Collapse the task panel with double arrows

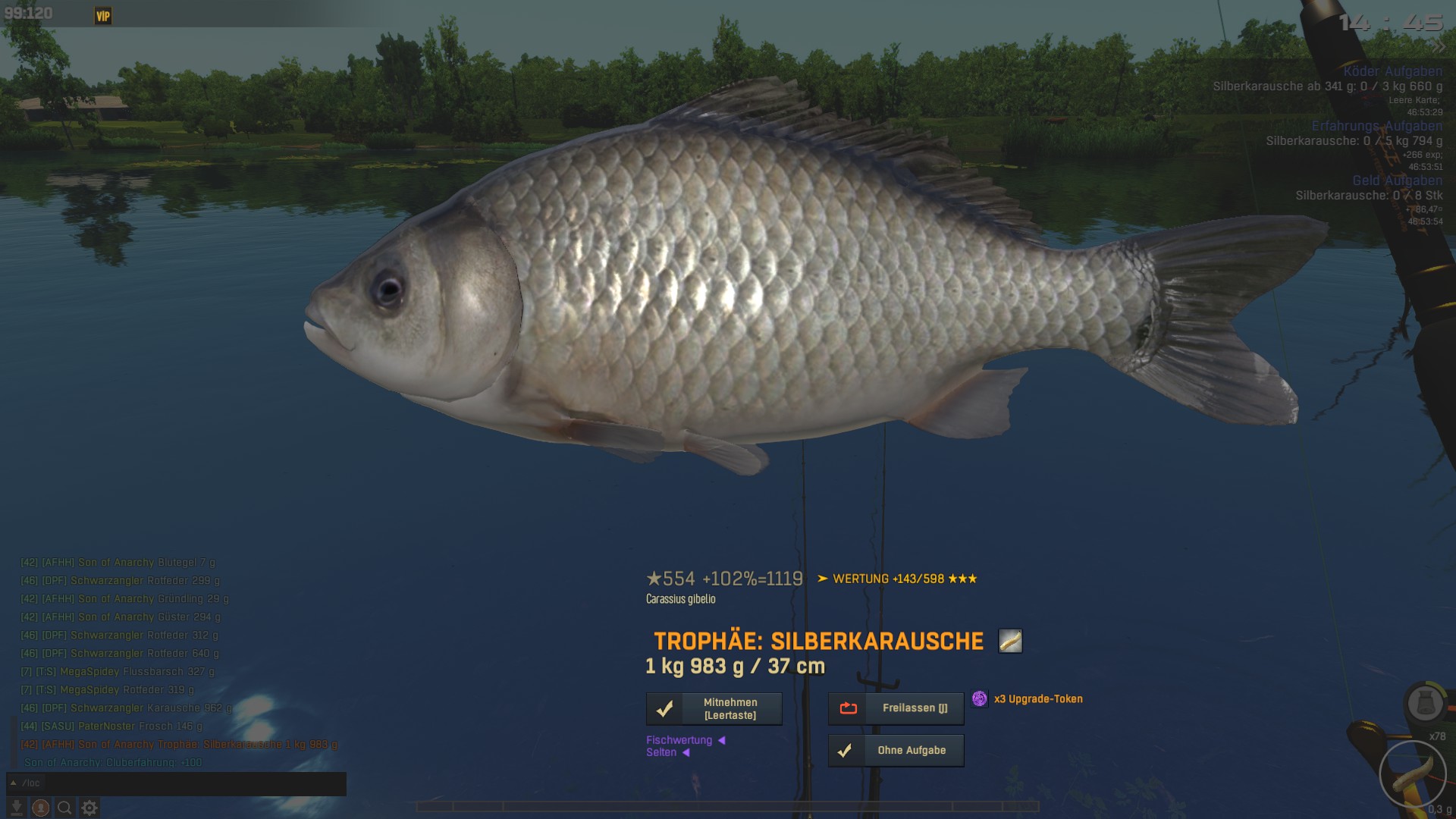point(1439,47)
